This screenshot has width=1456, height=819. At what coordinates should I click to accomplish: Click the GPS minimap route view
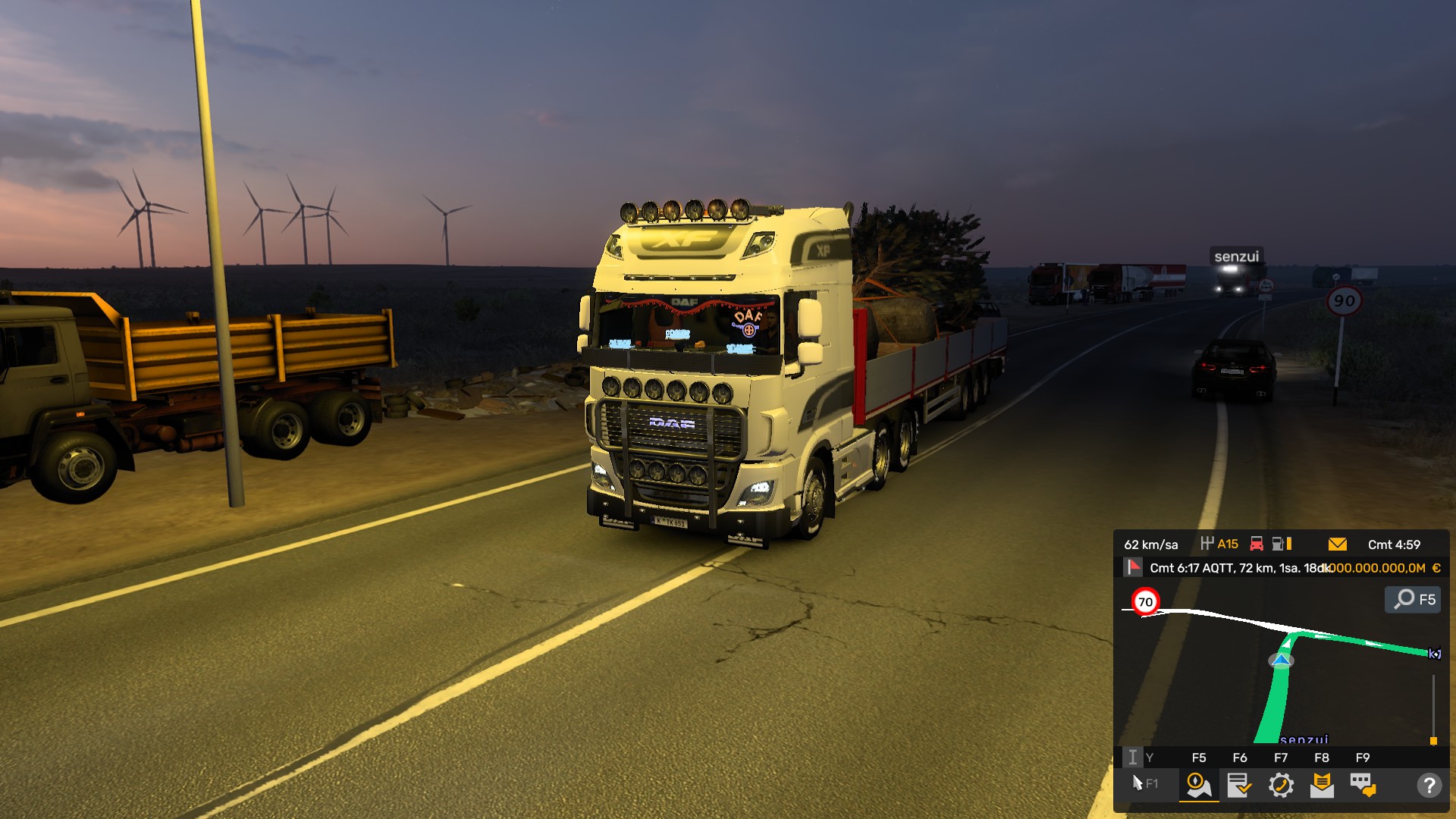tap(1282, 667)
